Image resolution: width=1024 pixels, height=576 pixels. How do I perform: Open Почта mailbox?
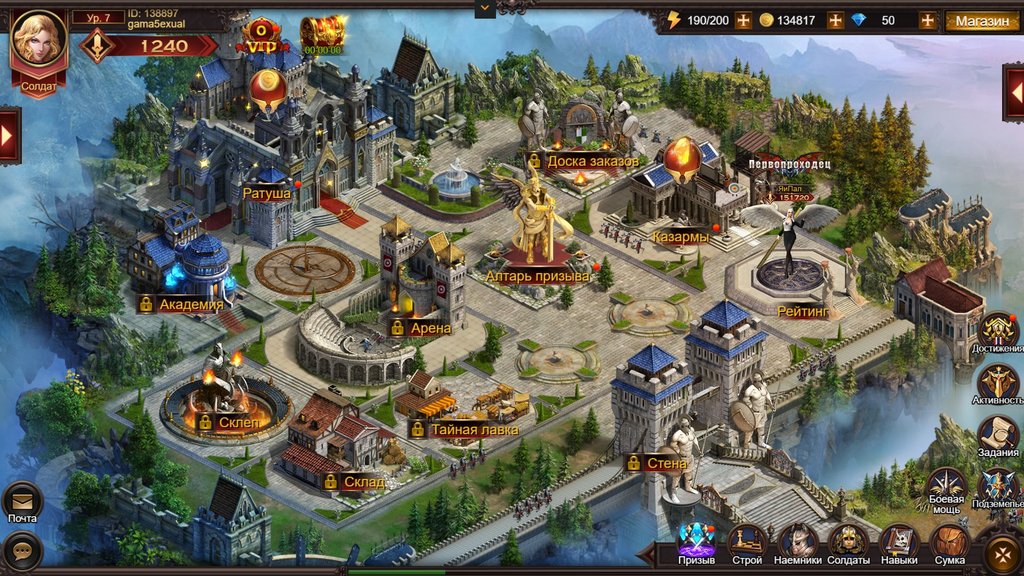(x=22, y=500)
